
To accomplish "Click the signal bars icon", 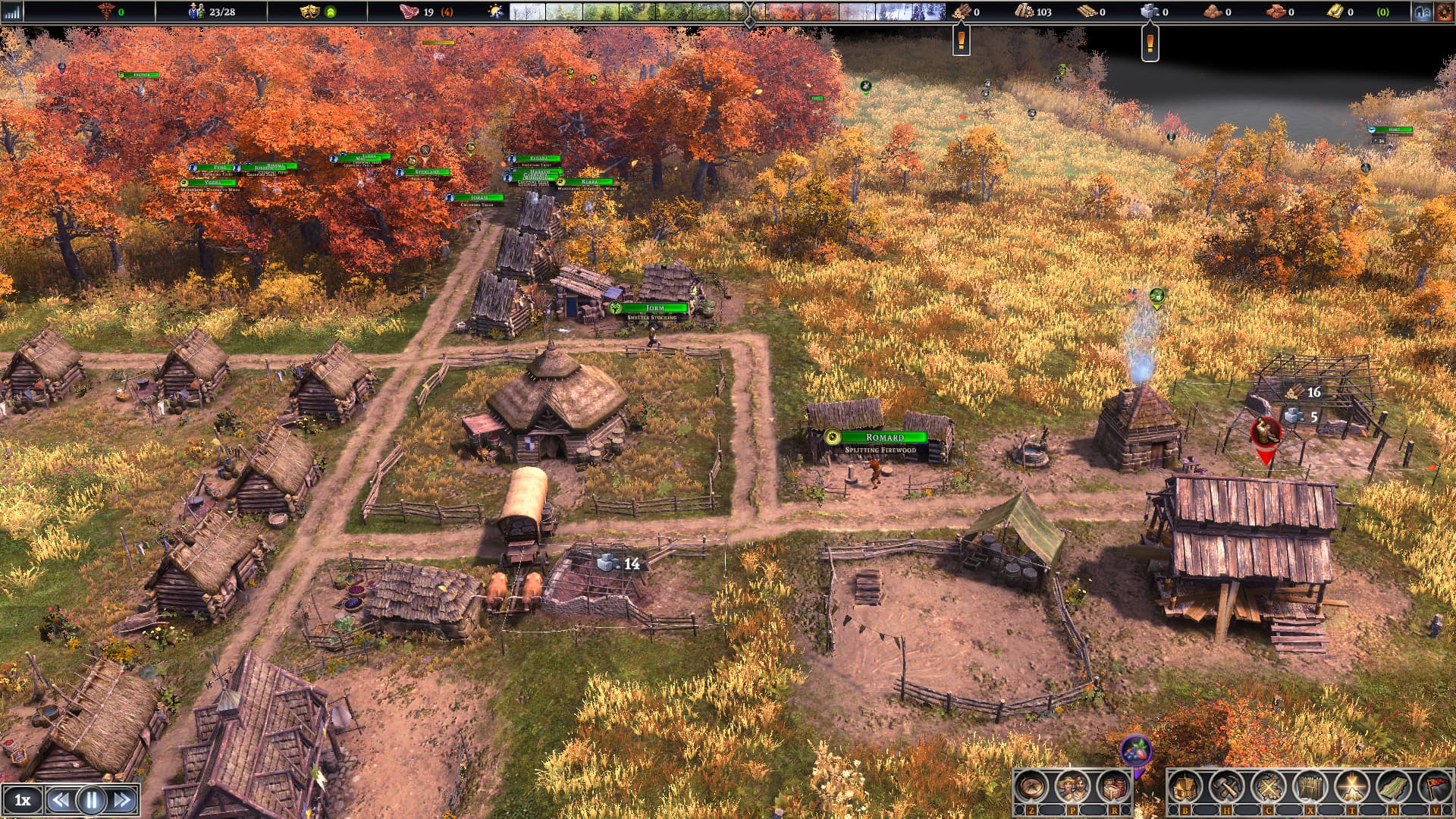I will pyautogui.click(x=12, y=12).
